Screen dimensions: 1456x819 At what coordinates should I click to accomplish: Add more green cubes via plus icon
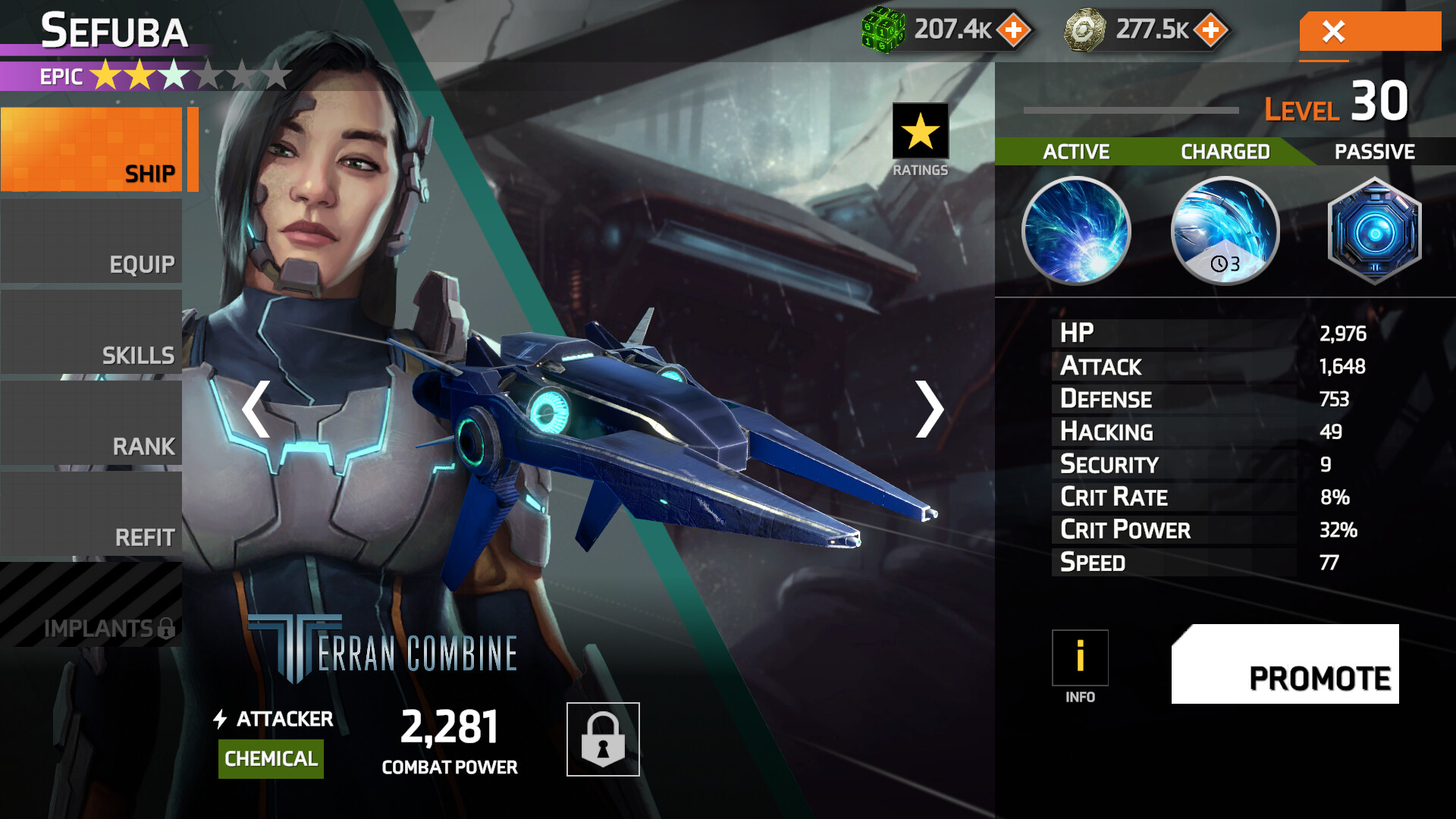point(1015,30)
